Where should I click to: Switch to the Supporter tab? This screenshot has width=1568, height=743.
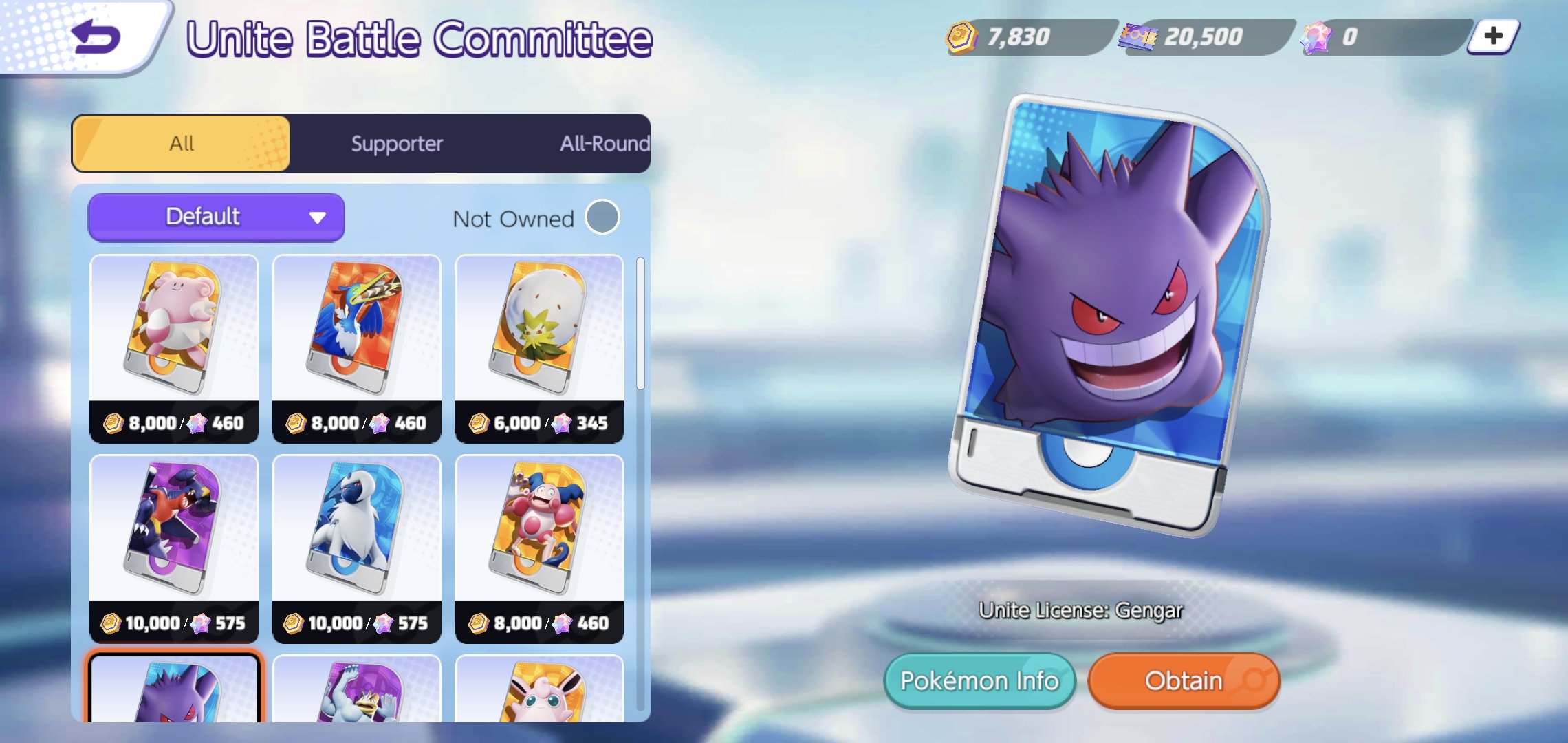pos(397,143)
